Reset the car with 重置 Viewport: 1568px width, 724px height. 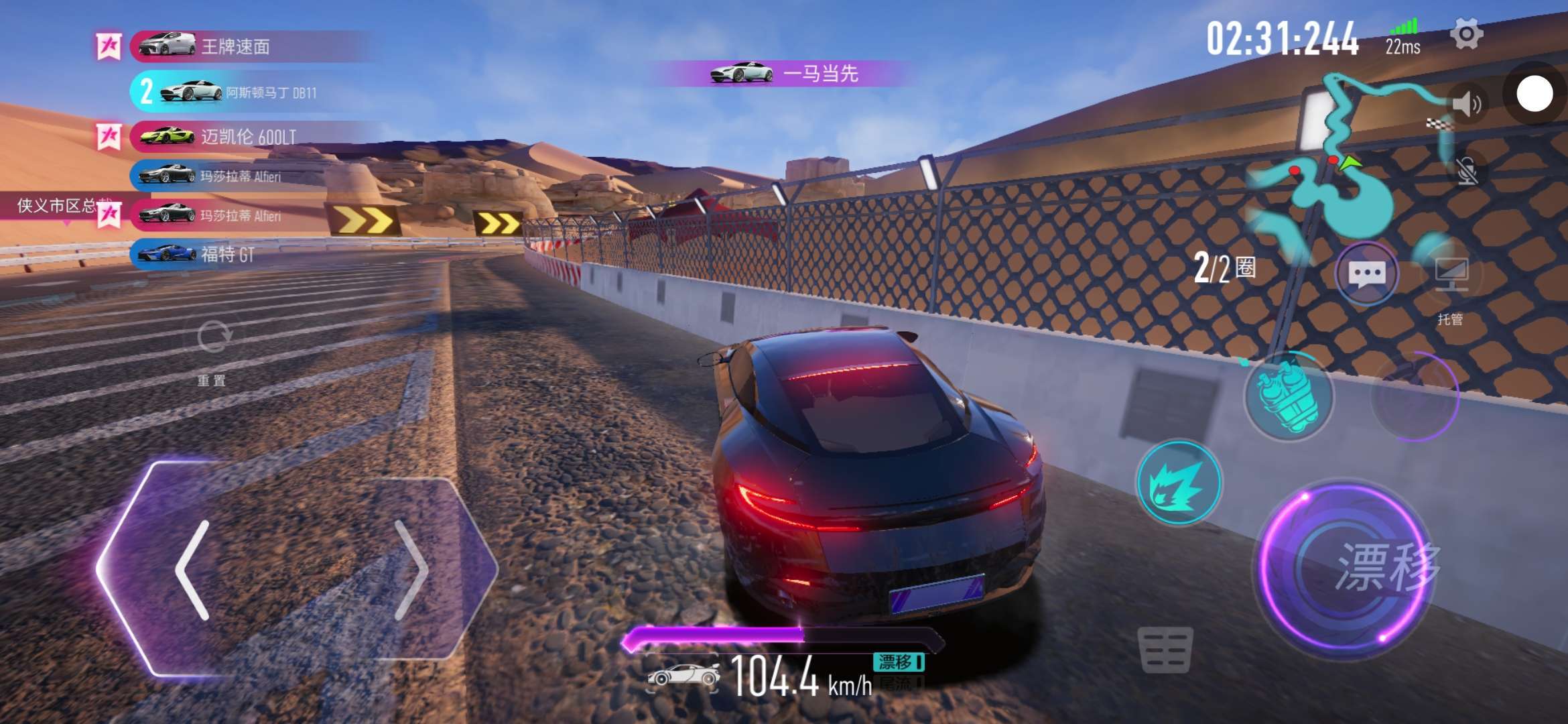click(x=213, y=349)
